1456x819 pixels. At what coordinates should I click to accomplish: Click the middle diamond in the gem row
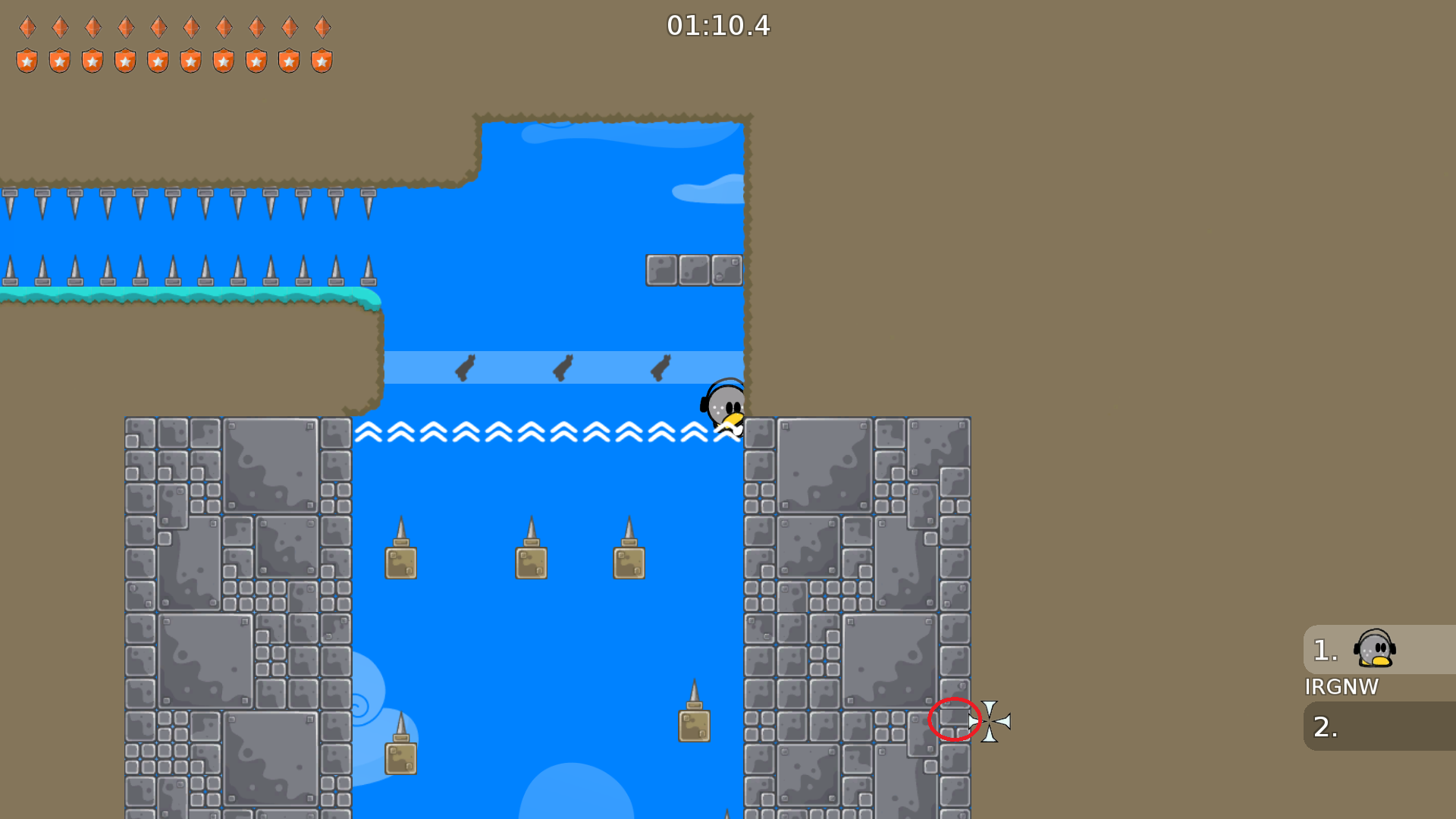158,27
